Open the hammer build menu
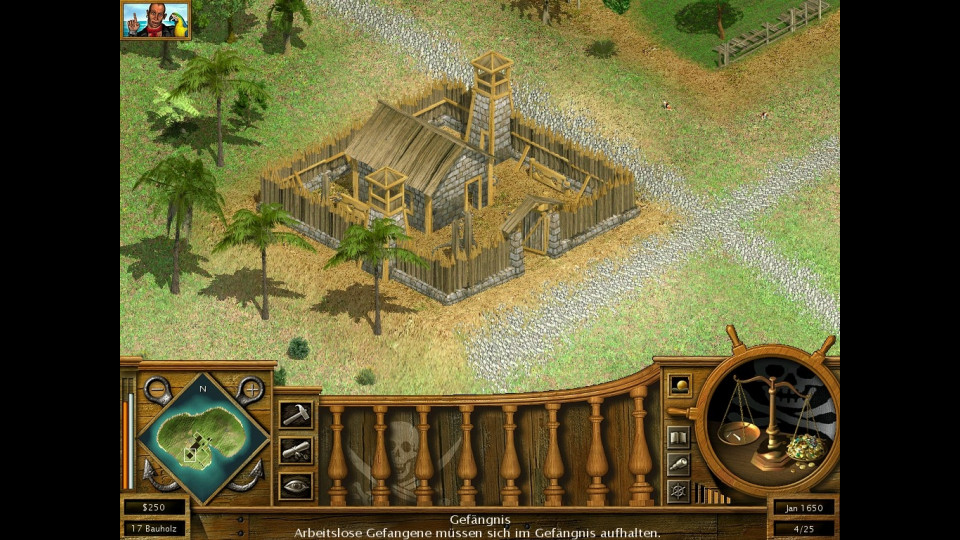The image size is (960, 540). coord(296,414)
